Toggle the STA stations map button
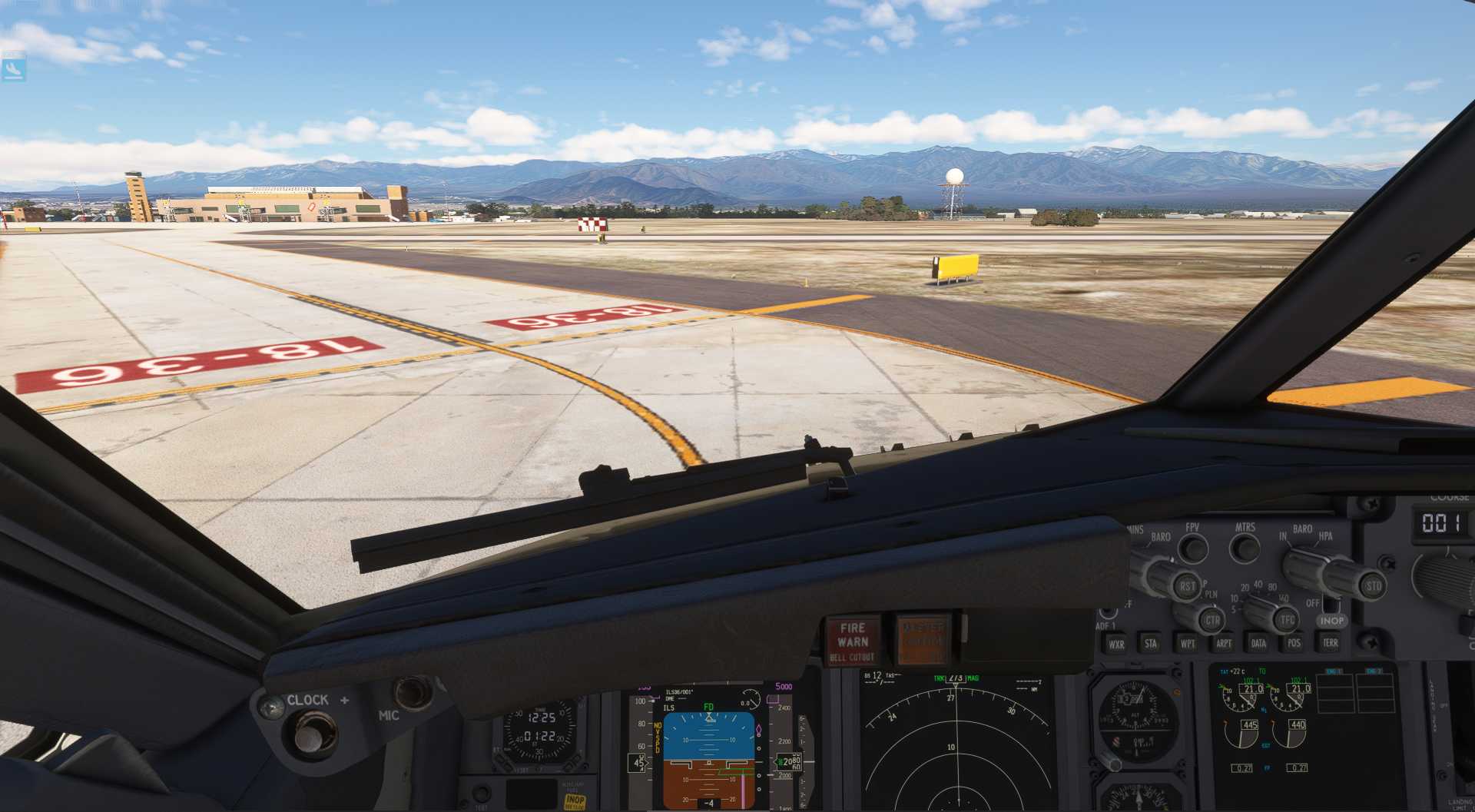Viewport: 1475px width, 812px height. [x=1150, y=644]
